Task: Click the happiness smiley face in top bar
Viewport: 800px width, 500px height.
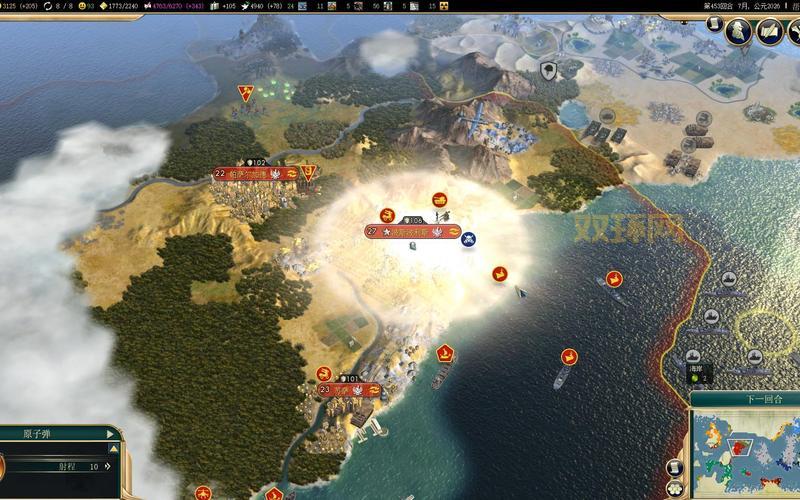Action: pyautogui.click(x=86, y=5)
